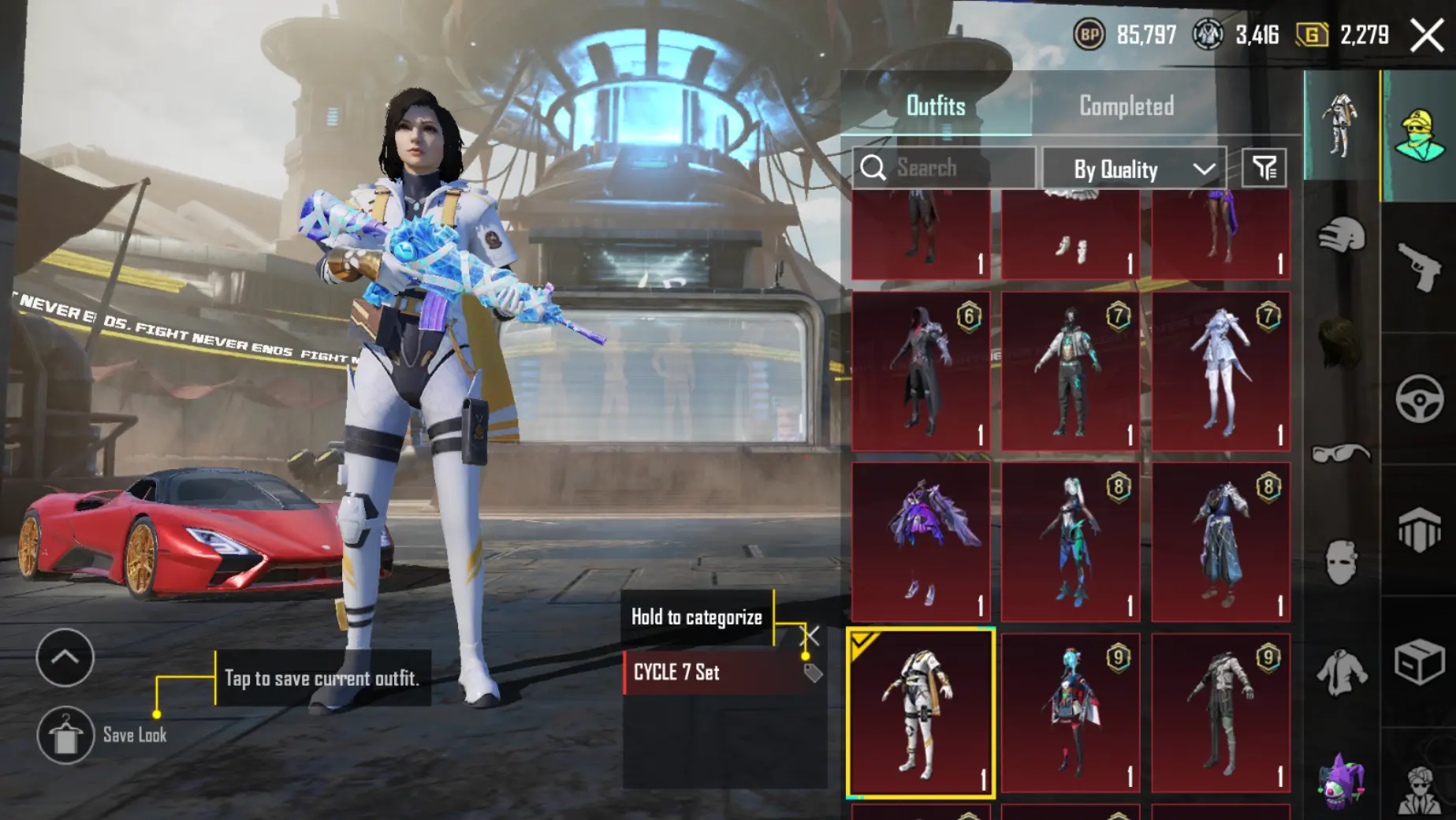Viewport: 1456px width, 820px height.
Task: Select the equipped white and gold outfit
Action: pos(920,713)
